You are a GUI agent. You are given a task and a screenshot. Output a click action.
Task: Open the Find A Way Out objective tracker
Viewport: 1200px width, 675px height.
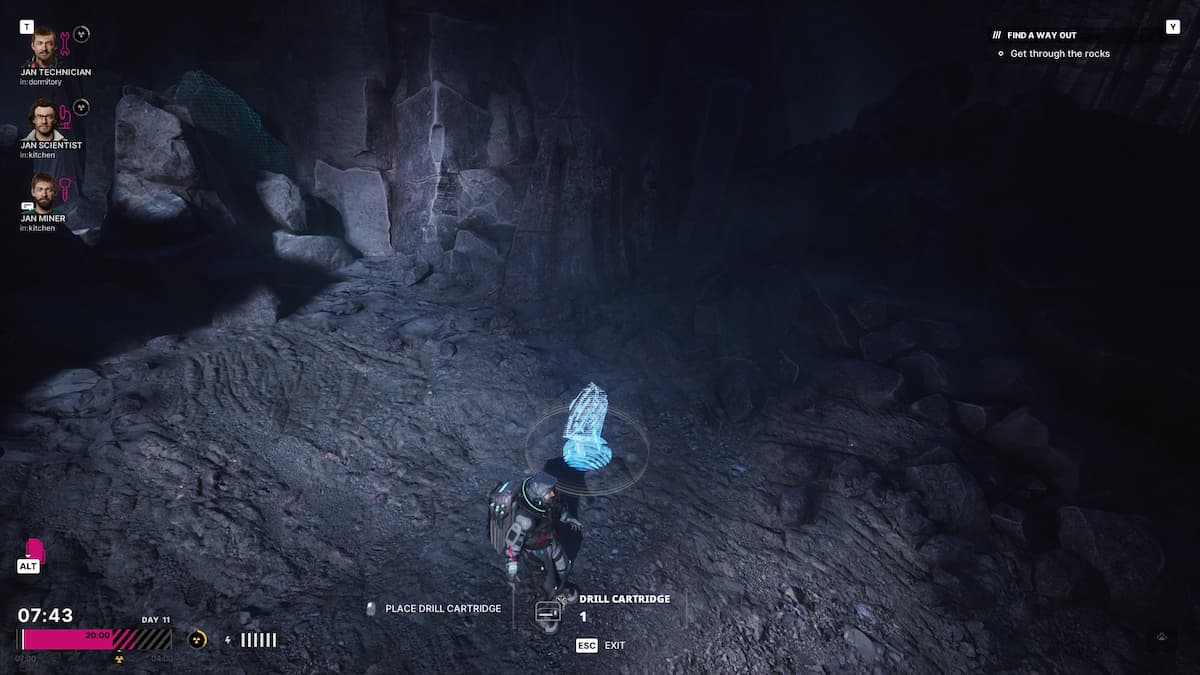(x=1041, y=35)
